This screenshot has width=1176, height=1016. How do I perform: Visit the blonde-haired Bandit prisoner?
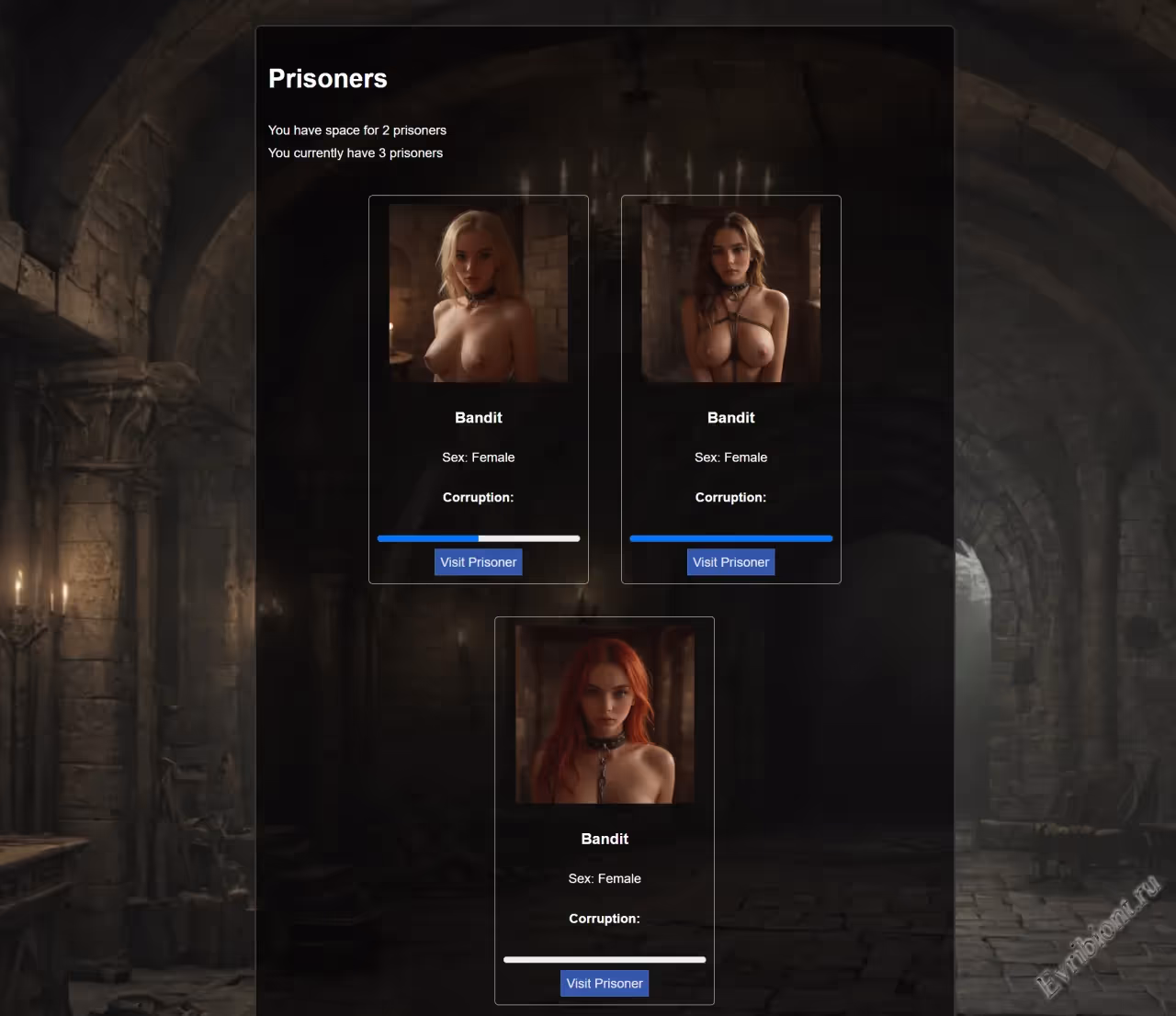478,562
